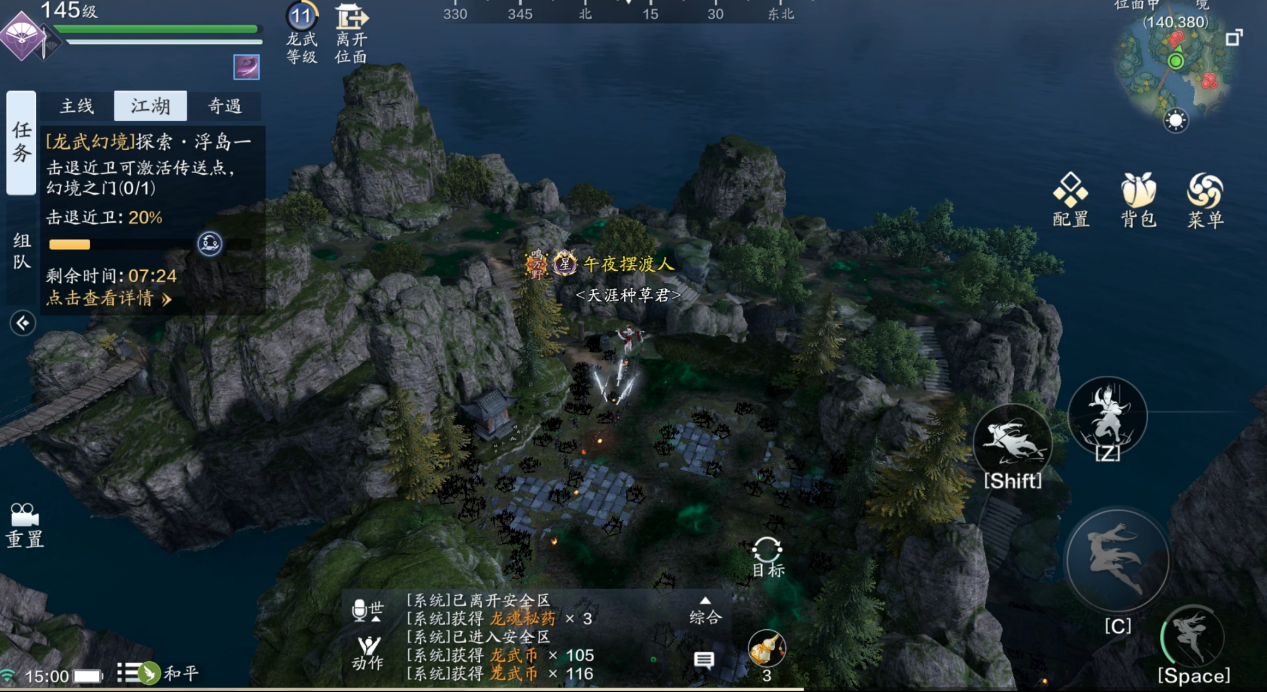This screenshot has width=1267, height=692.
Task: Open the 配置 configuration menu
Action: [1071, 199]
